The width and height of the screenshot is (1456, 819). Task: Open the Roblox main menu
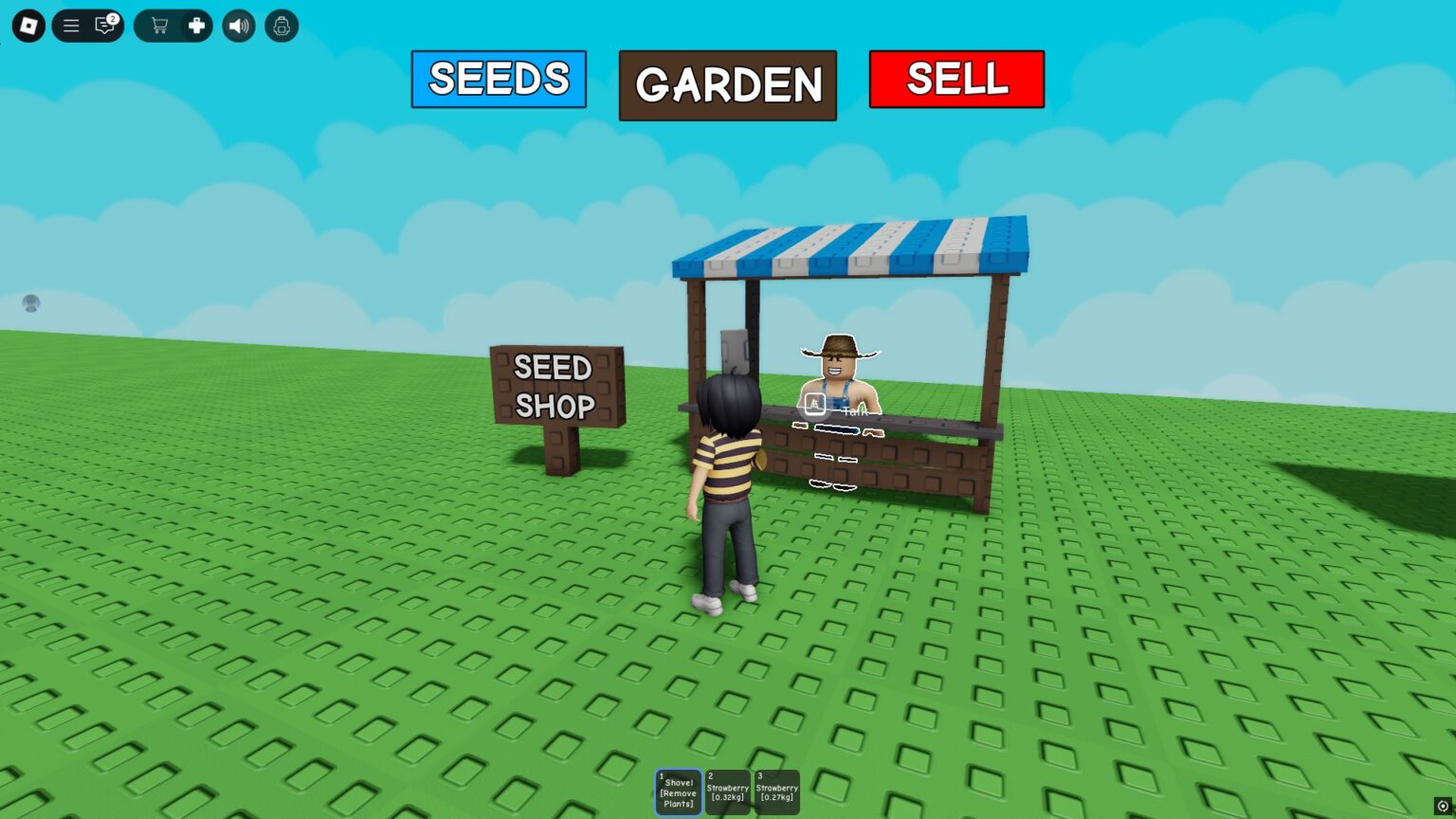coord(27,26)
